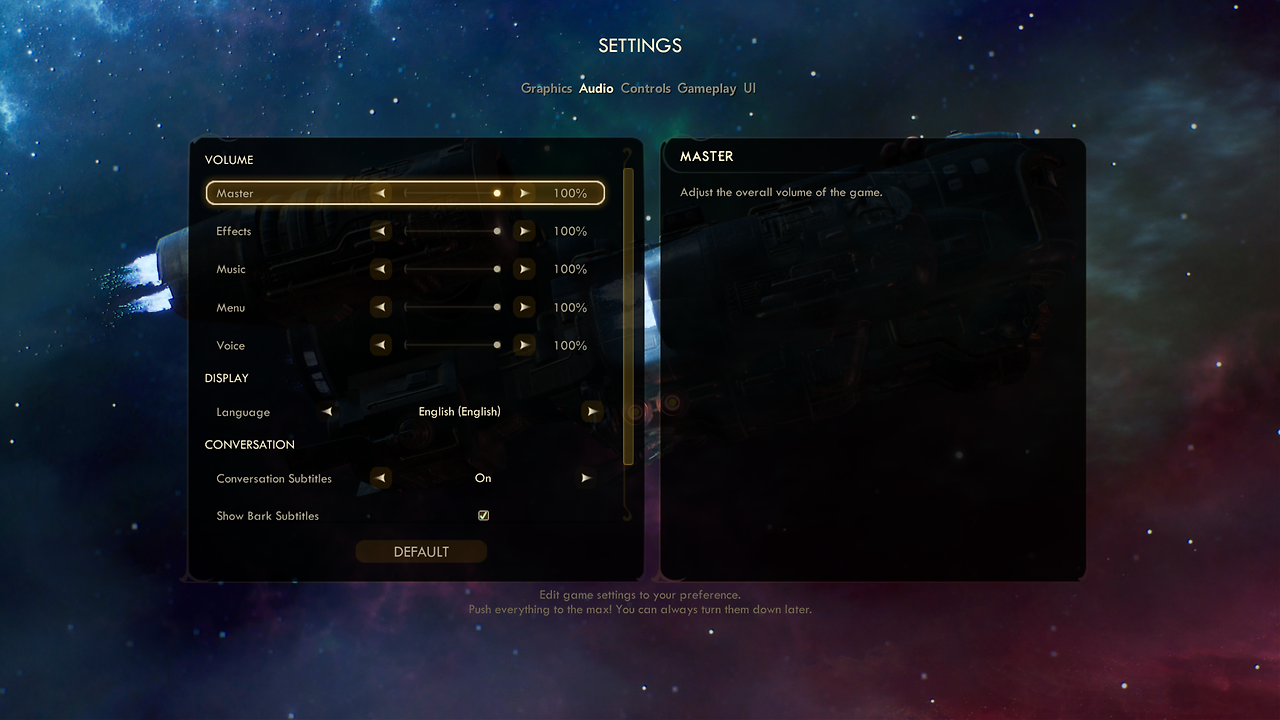Decrease Master volume with left arrow
Screen dimensions: 1280x720
[x=380, y=193]
